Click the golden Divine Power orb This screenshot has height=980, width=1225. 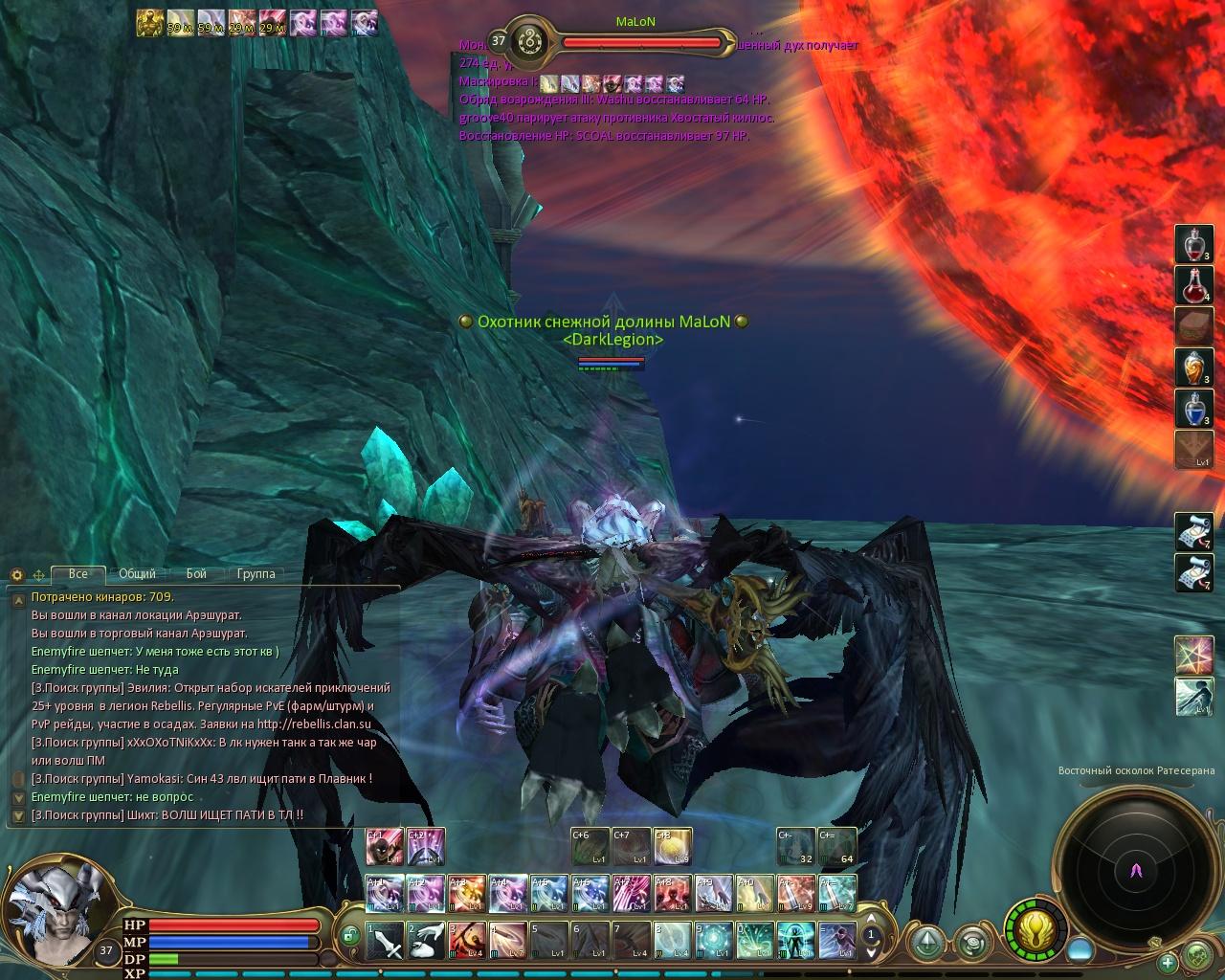click(1036, 929)
